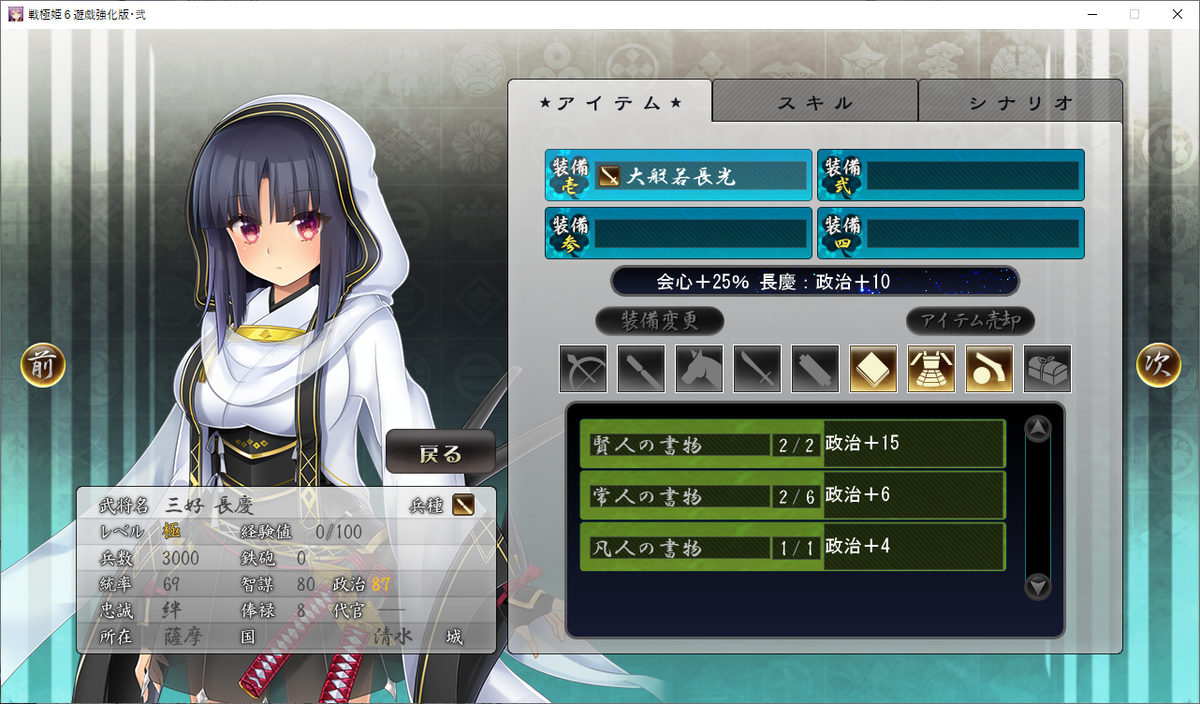Go back with the 戻る button
Image resolution: width=1200 pixels, height=704 pixels.
point(441,454)
